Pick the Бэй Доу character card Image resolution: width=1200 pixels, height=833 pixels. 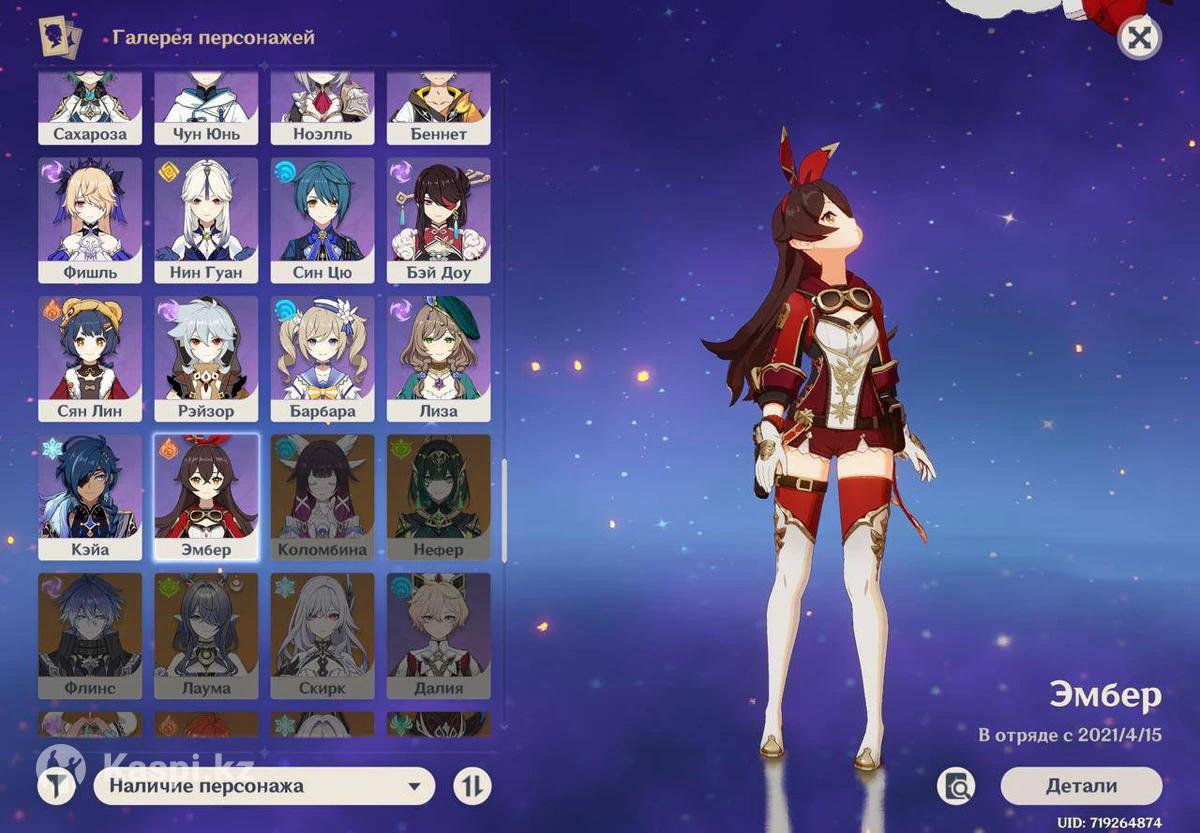click(x=438, y=220)
